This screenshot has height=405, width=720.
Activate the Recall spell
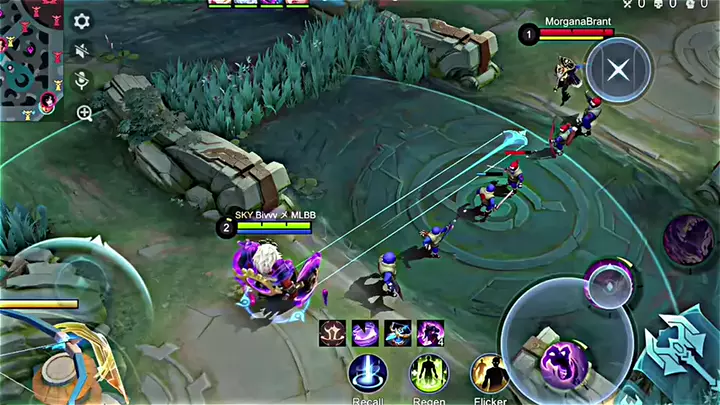368,374
